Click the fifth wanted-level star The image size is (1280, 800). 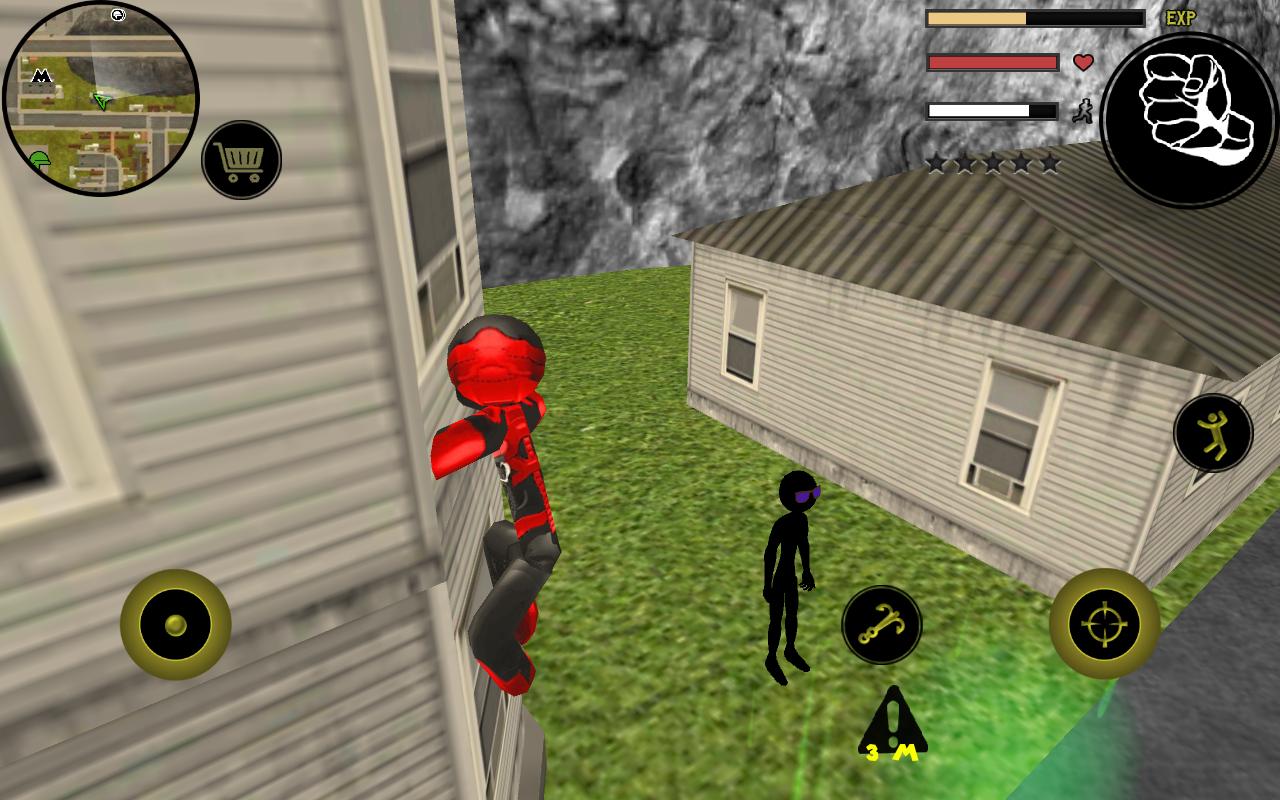coord(1049,163)
